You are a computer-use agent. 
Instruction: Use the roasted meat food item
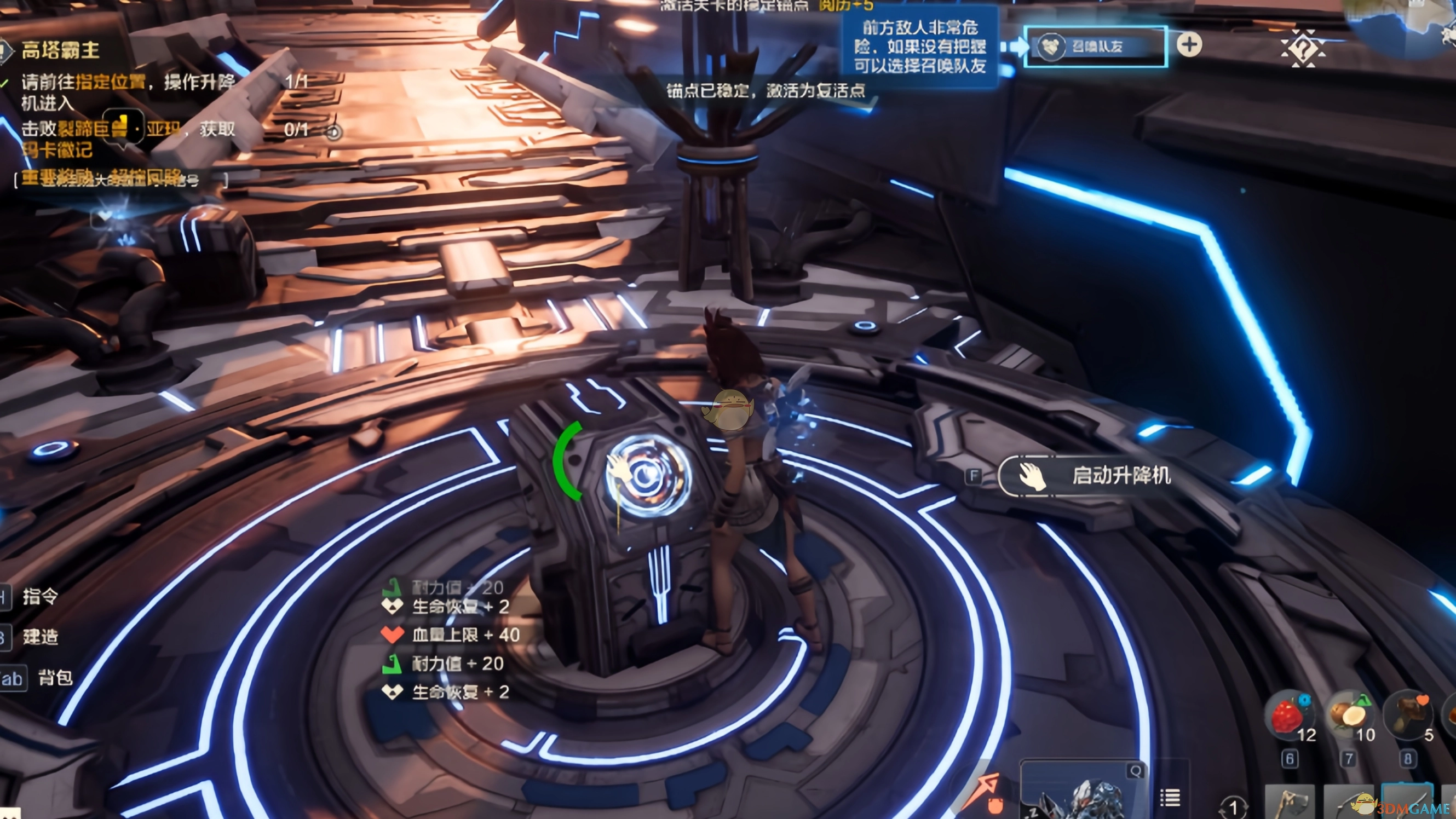click(x=1408, y=714)
